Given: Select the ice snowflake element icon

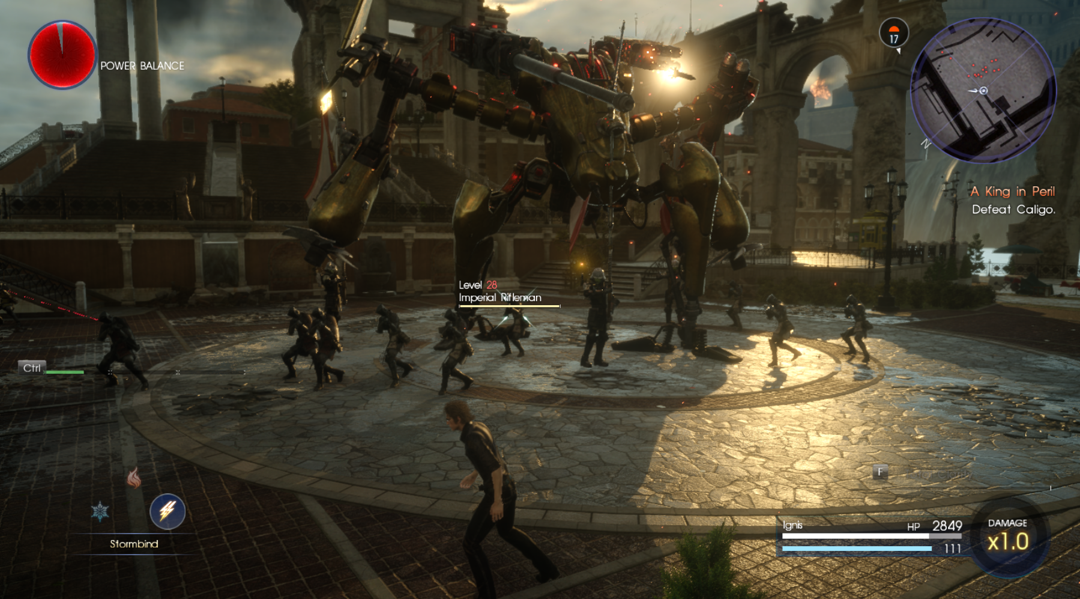Looking at the screenshot, I should click(100, 511).
